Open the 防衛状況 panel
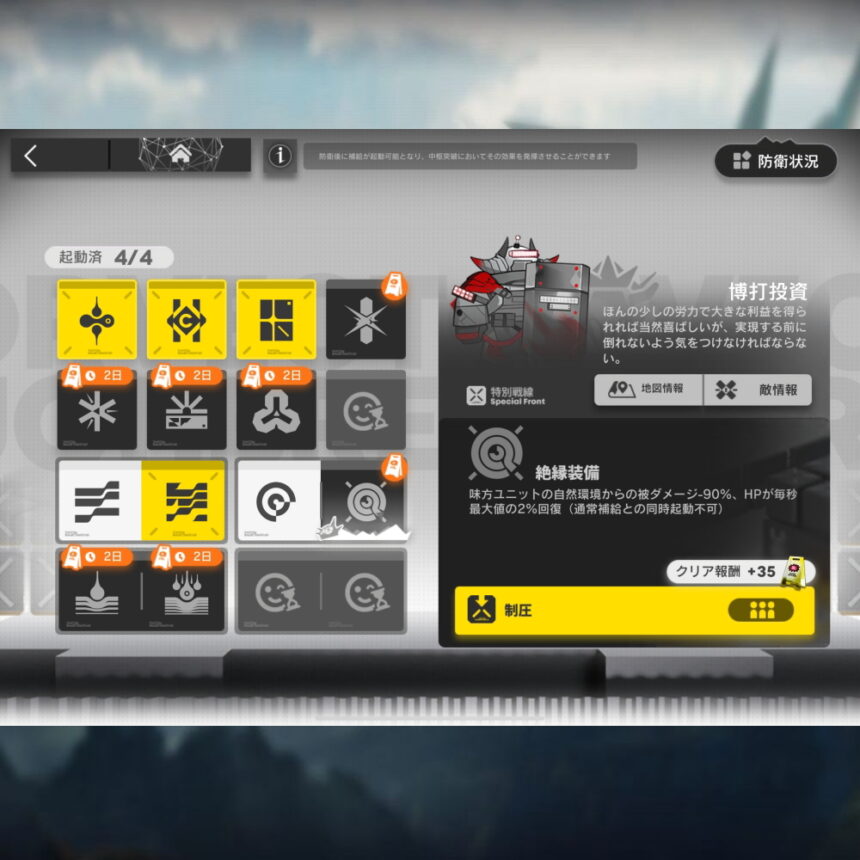This screenshot has height=860, width=860. [x=776, y=161]
